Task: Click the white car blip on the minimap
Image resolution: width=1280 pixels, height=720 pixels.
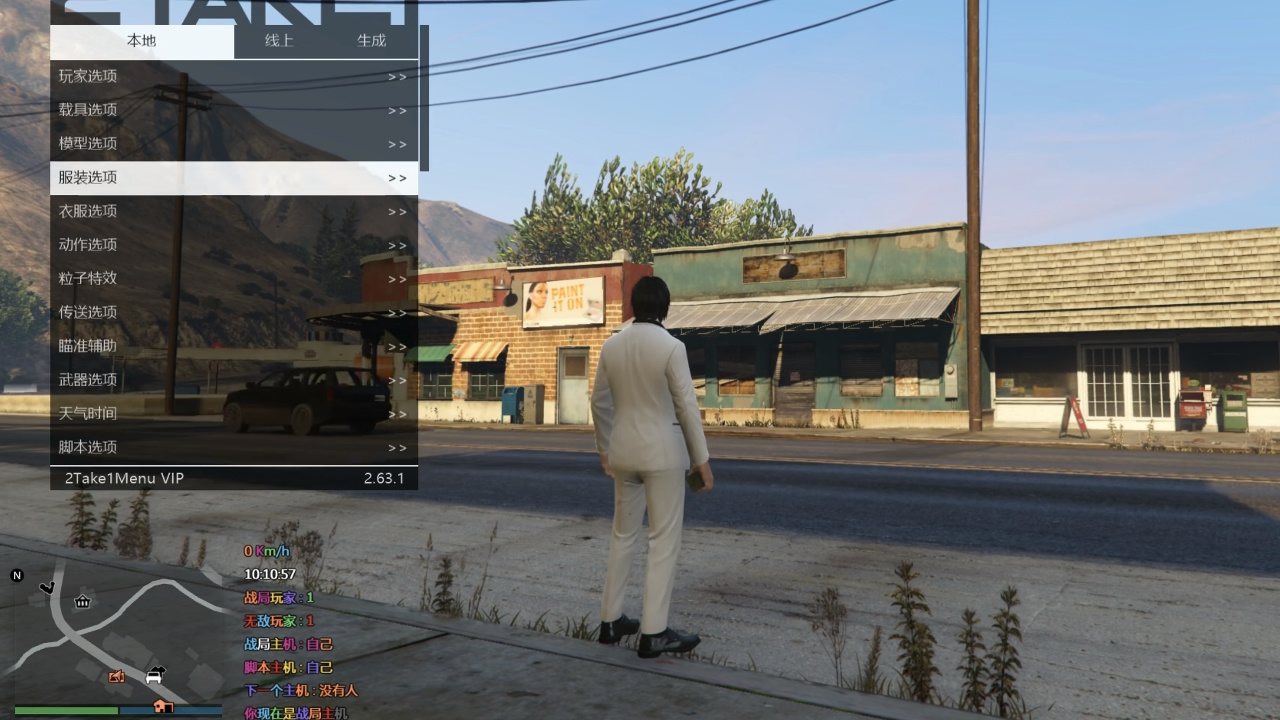Action: 152,678
